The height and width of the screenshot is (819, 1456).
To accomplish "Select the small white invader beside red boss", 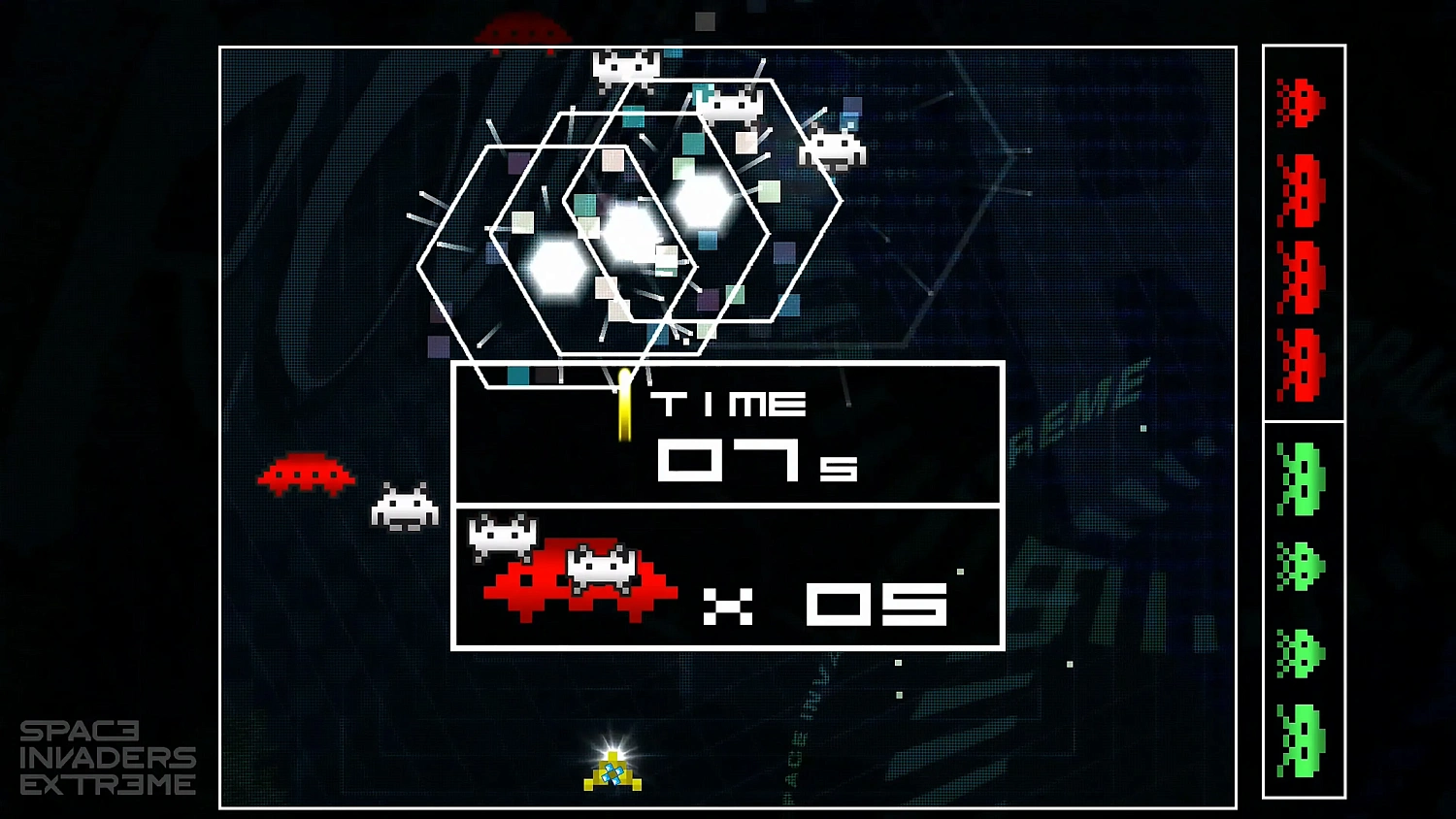I will 408,507.
